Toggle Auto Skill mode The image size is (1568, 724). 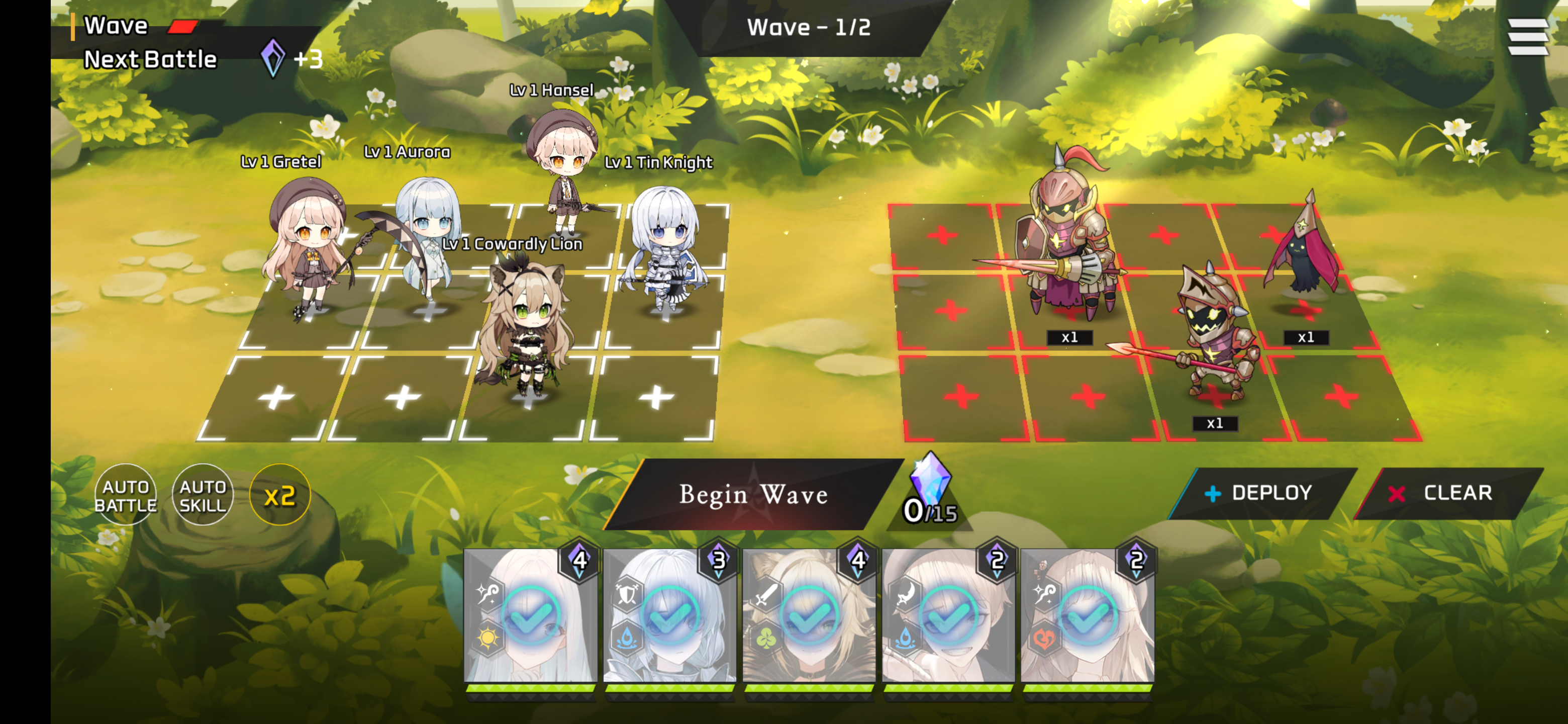click(x=203, y=494)
